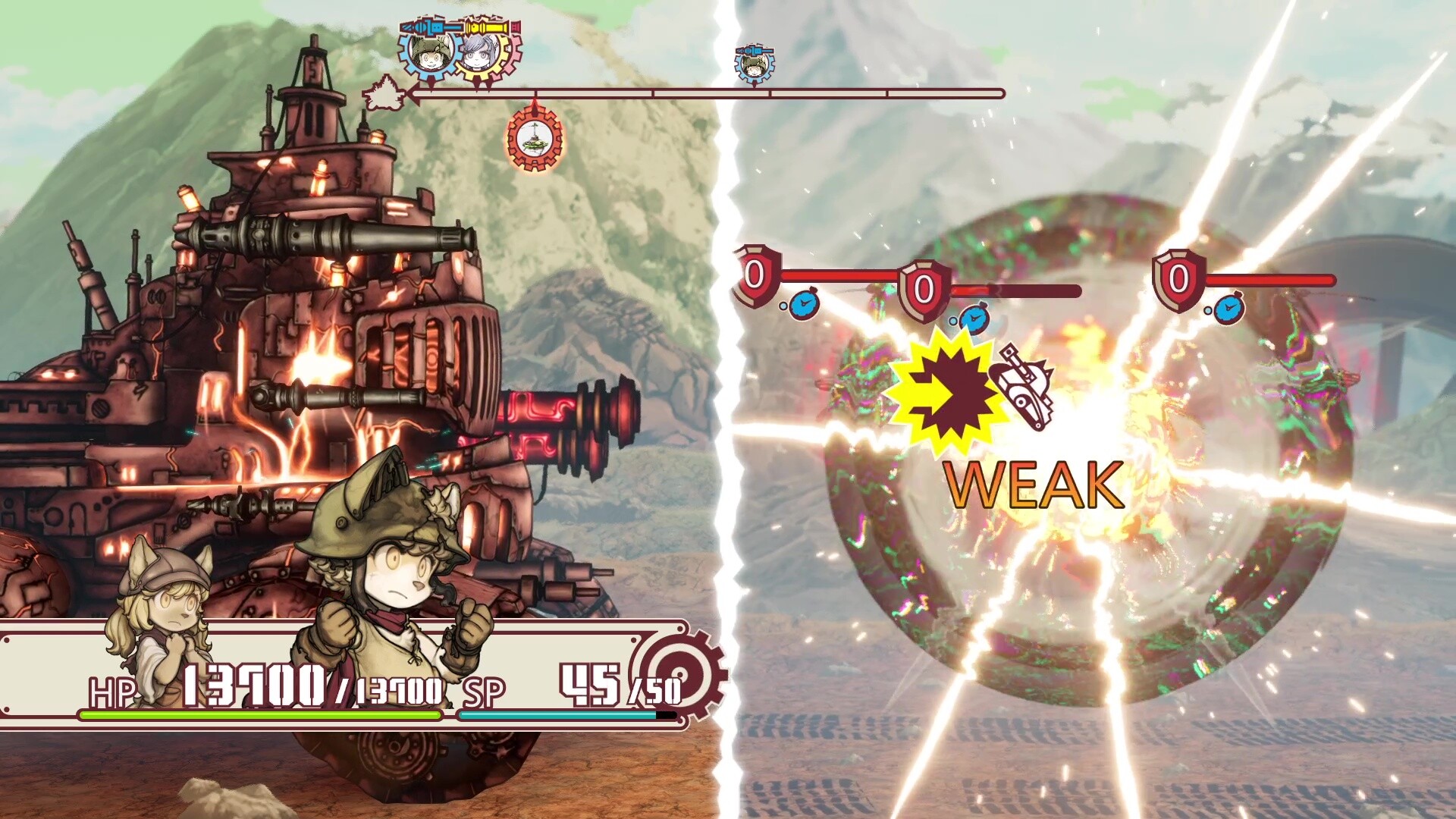Image resolution: width=1456 pixels, height=819 pixels.
Task: Click the green HP bar below the HP counter
Action: 262,716
